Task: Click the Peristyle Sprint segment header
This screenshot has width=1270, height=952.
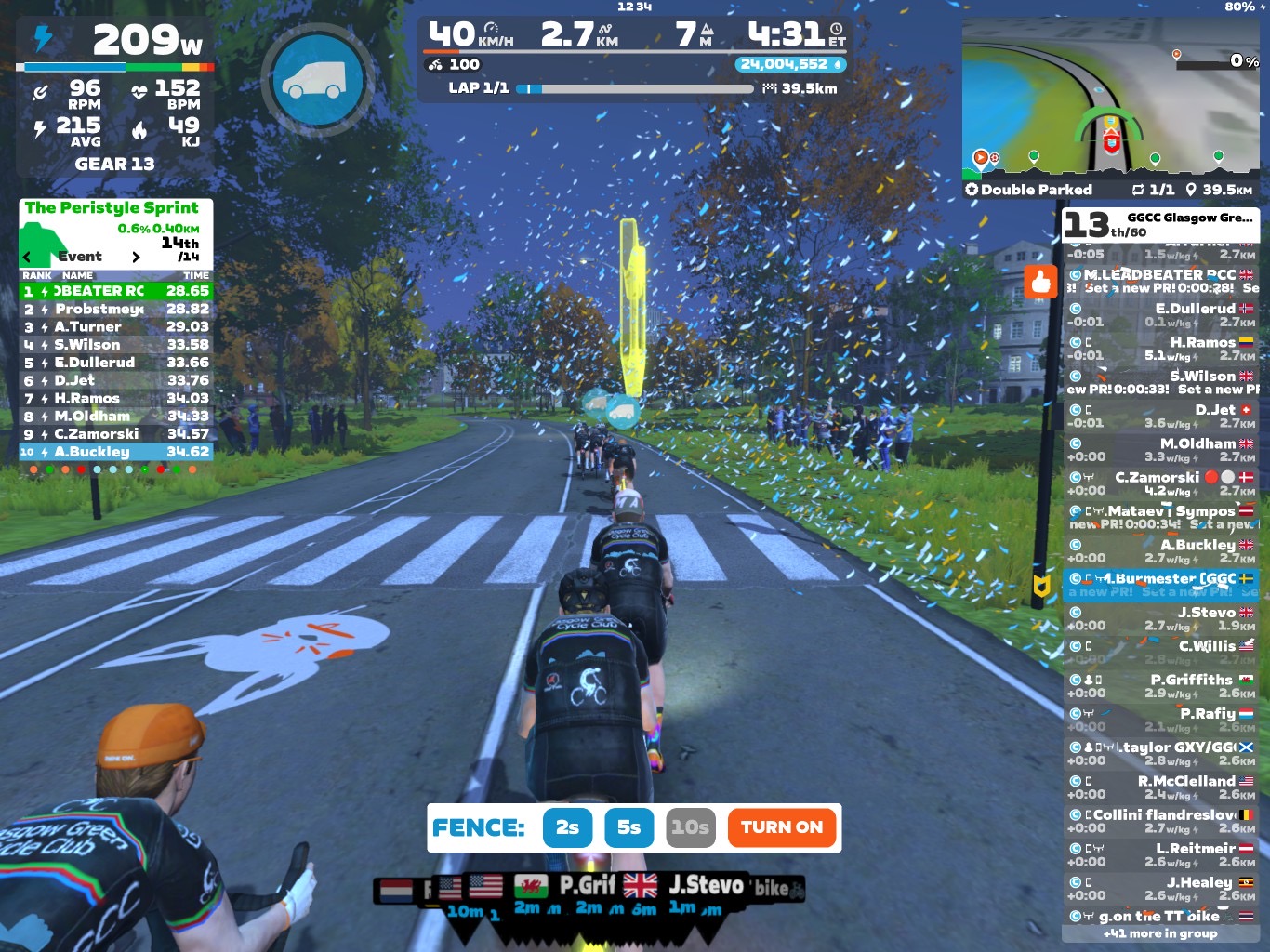Action: pos(112,208)
